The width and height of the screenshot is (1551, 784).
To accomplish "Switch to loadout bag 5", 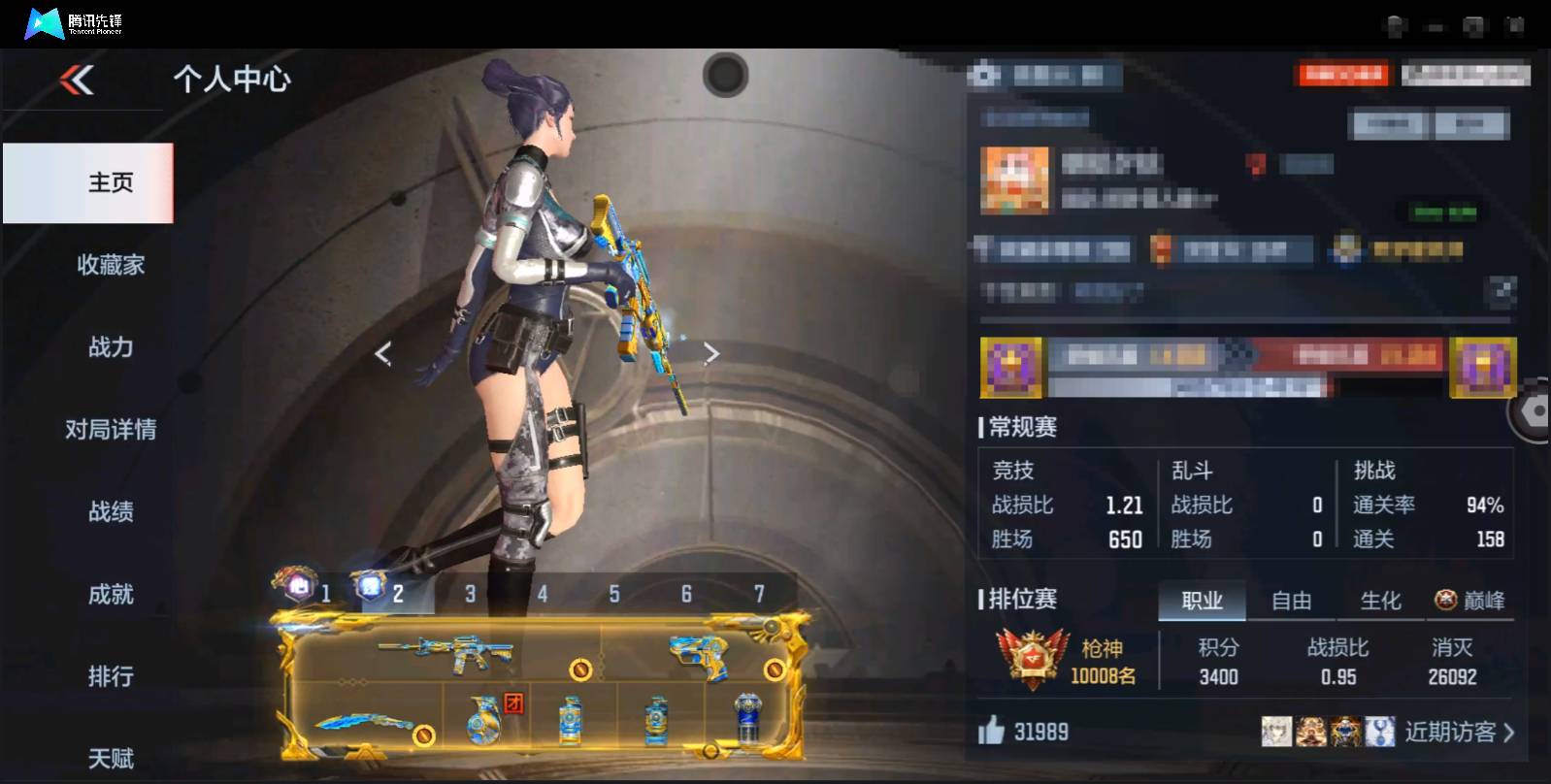I will click(x=614, y=594).
